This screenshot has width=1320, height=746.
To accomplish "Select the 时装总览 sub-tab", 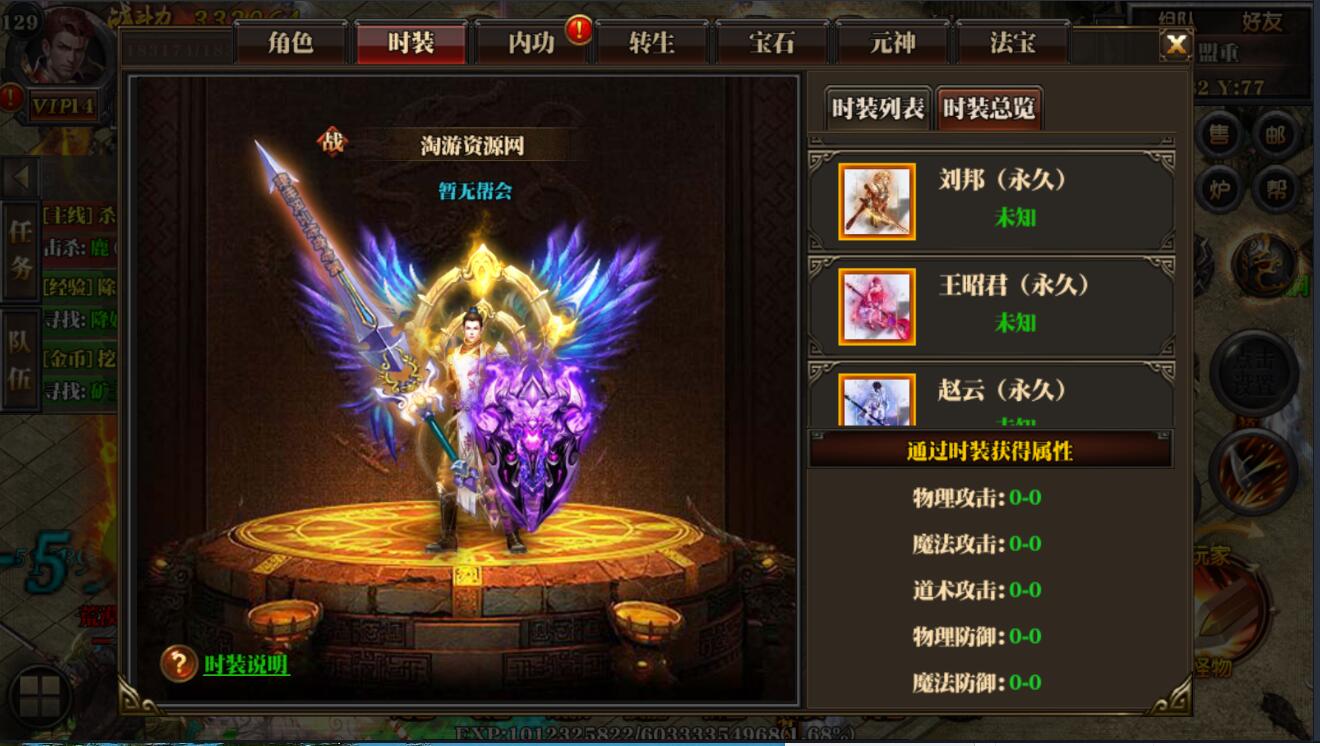I will (x=989, y=108).
